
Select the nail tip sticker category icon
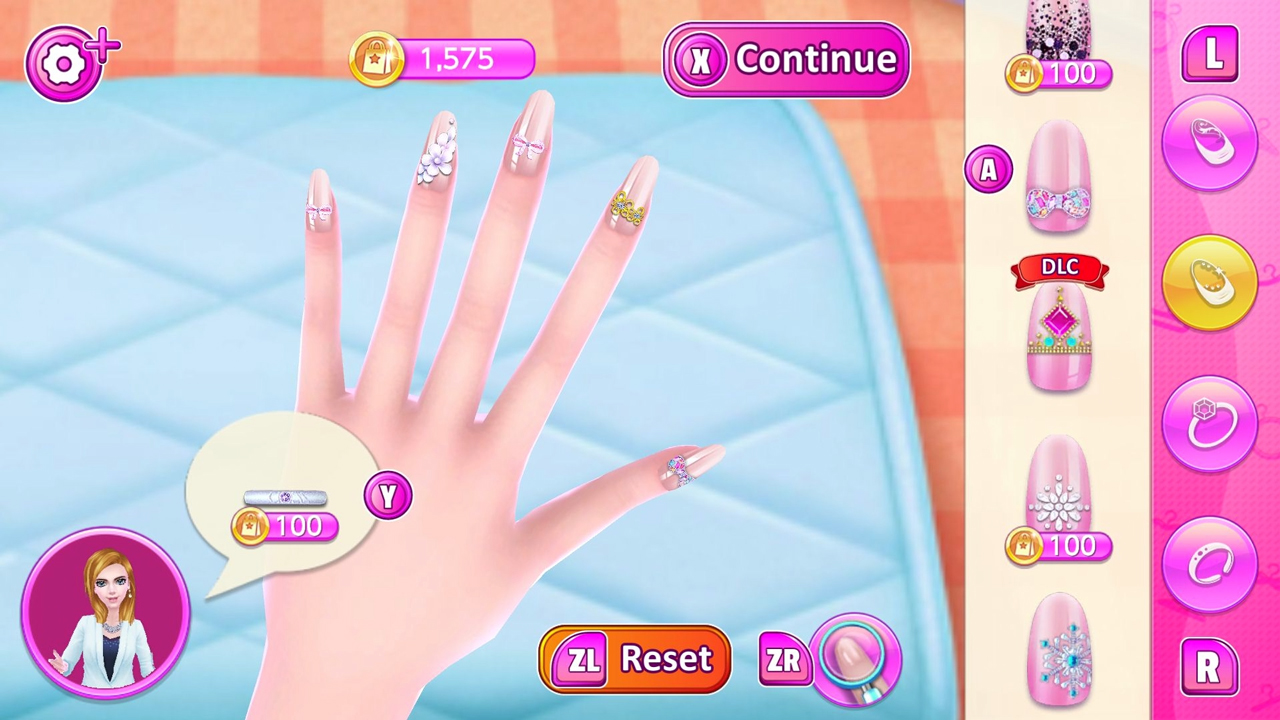click(x=1210, y=140)
